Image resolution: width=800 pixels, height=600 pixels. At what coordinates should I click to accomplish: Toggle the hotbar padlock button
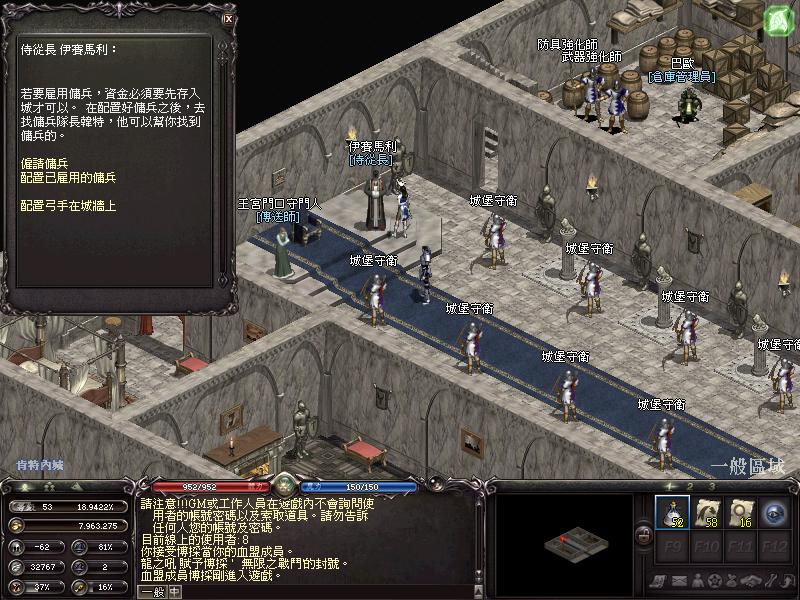(x=644, y=537)
